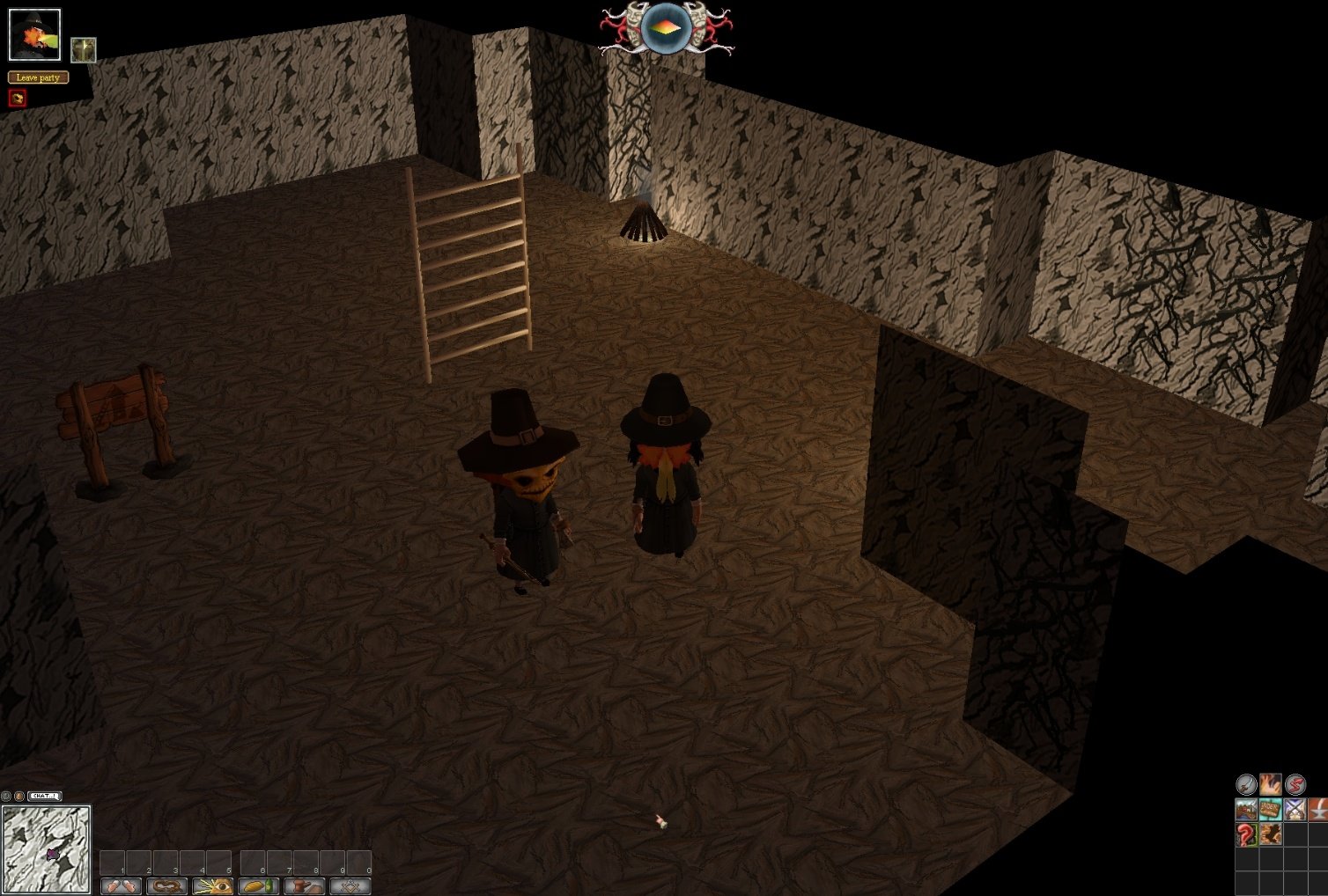Click hotbar slot number 1

[x=111, y=862]
